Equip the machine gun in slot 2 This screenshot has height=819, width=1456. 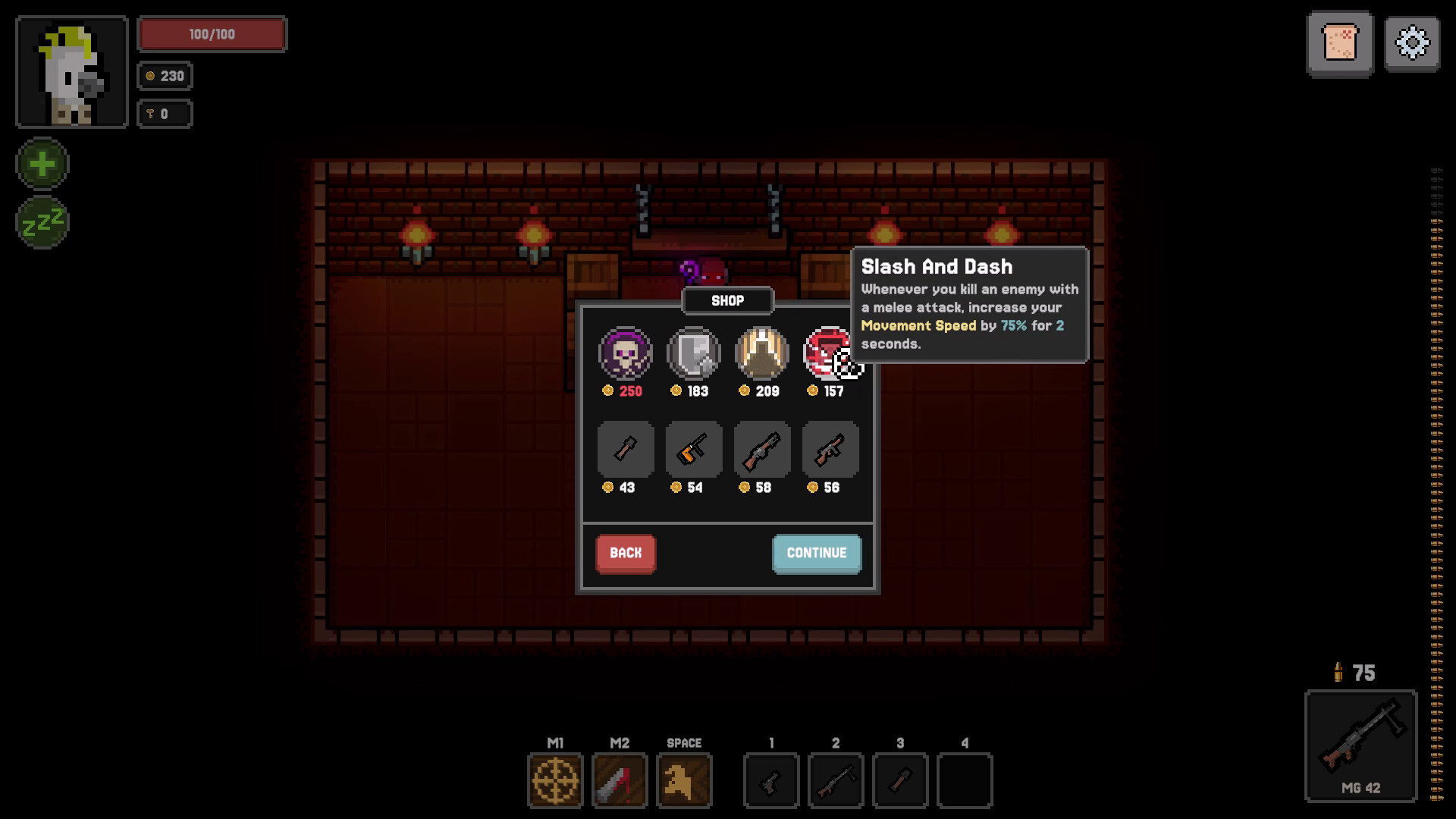836,780
